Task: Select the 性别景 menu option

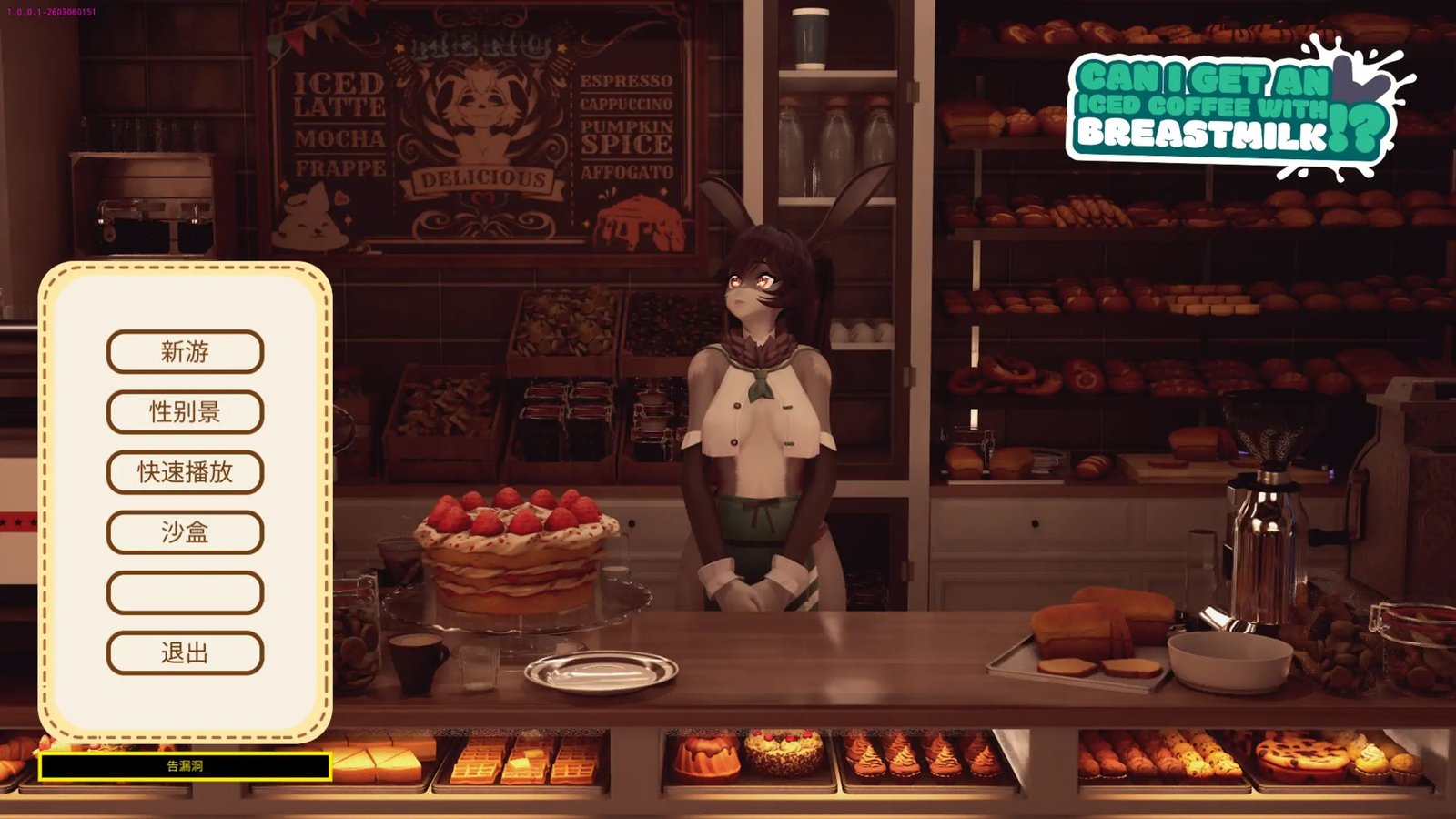Action: click(185, 411)
